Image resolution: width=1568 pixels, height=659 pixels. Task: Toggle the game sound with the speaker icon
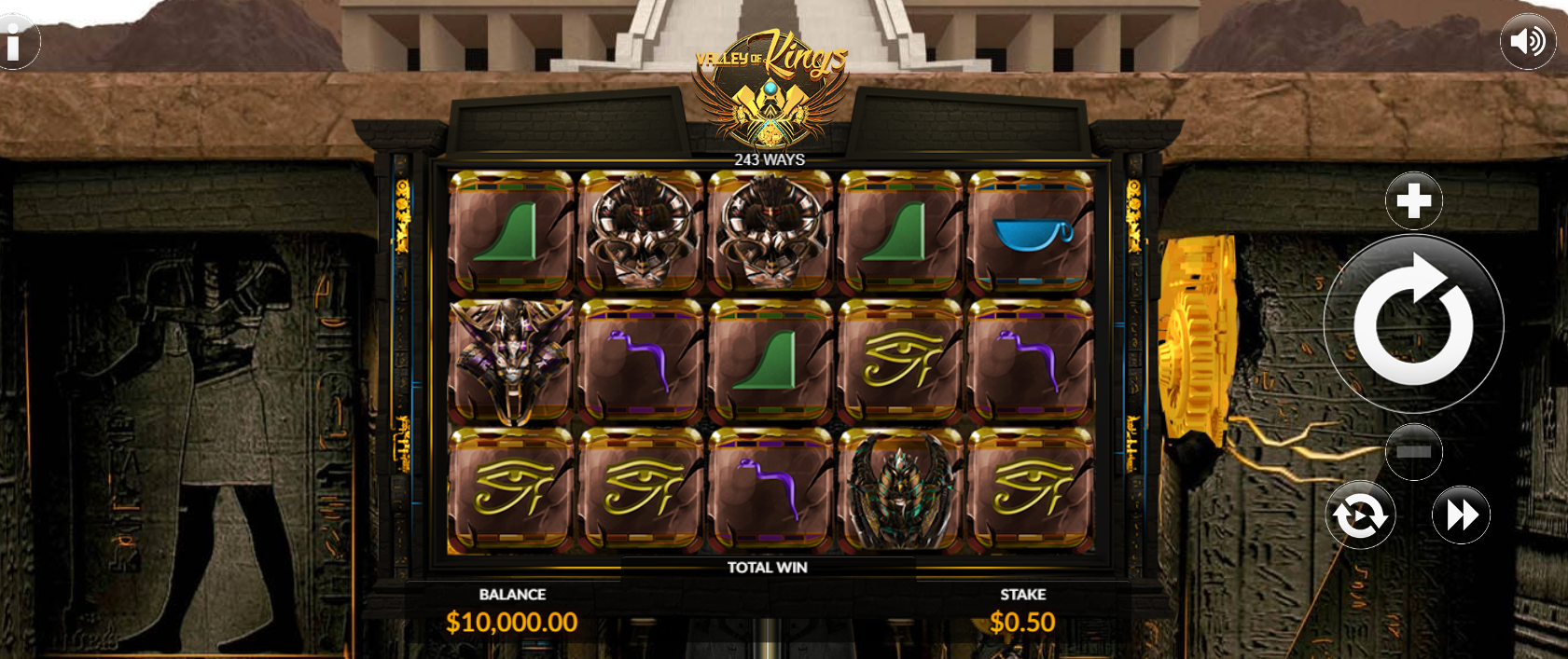[1527, 42]
